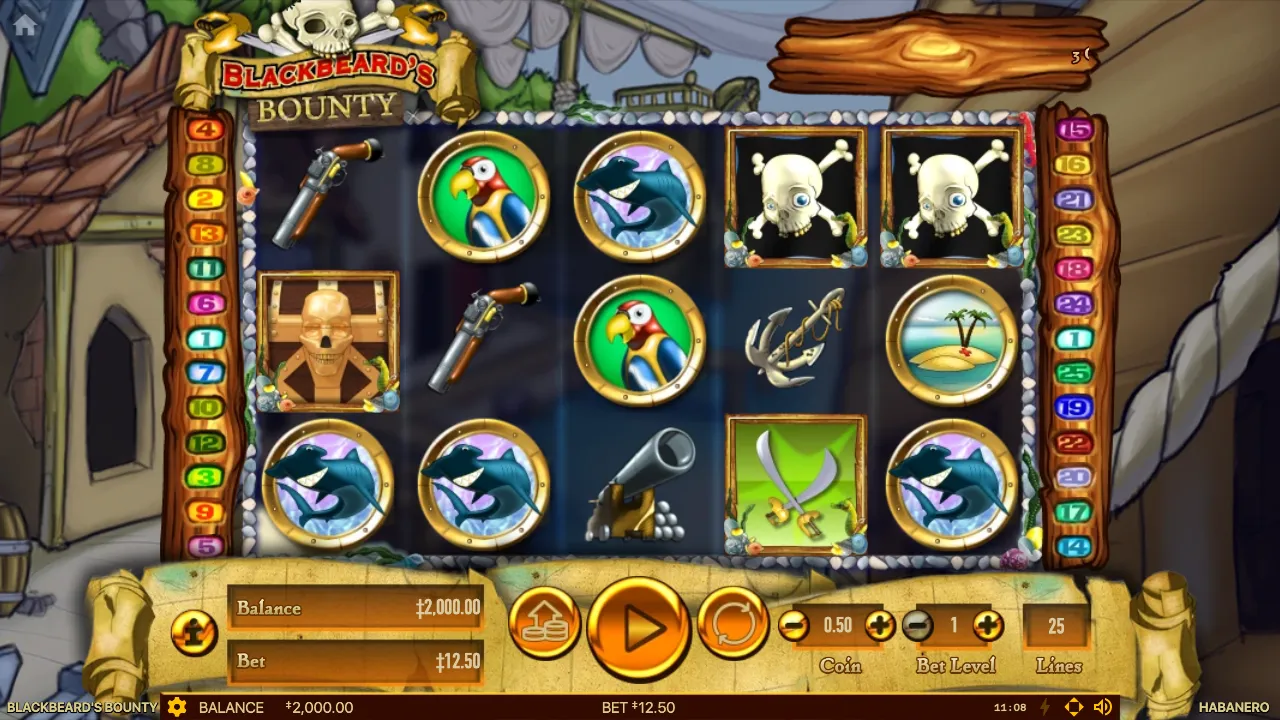Toggle fast play lightning icon
This screenshot has width=1280, height=720.
click(x=1044, y=708)
